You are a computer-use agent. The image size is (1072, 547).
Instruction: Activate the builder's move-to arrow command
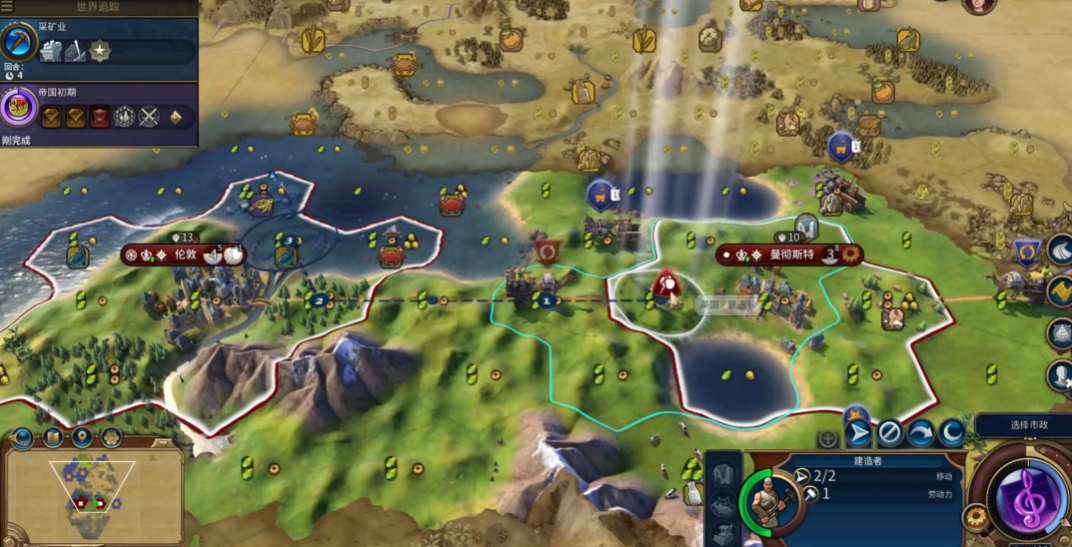(x=858, y=435)
